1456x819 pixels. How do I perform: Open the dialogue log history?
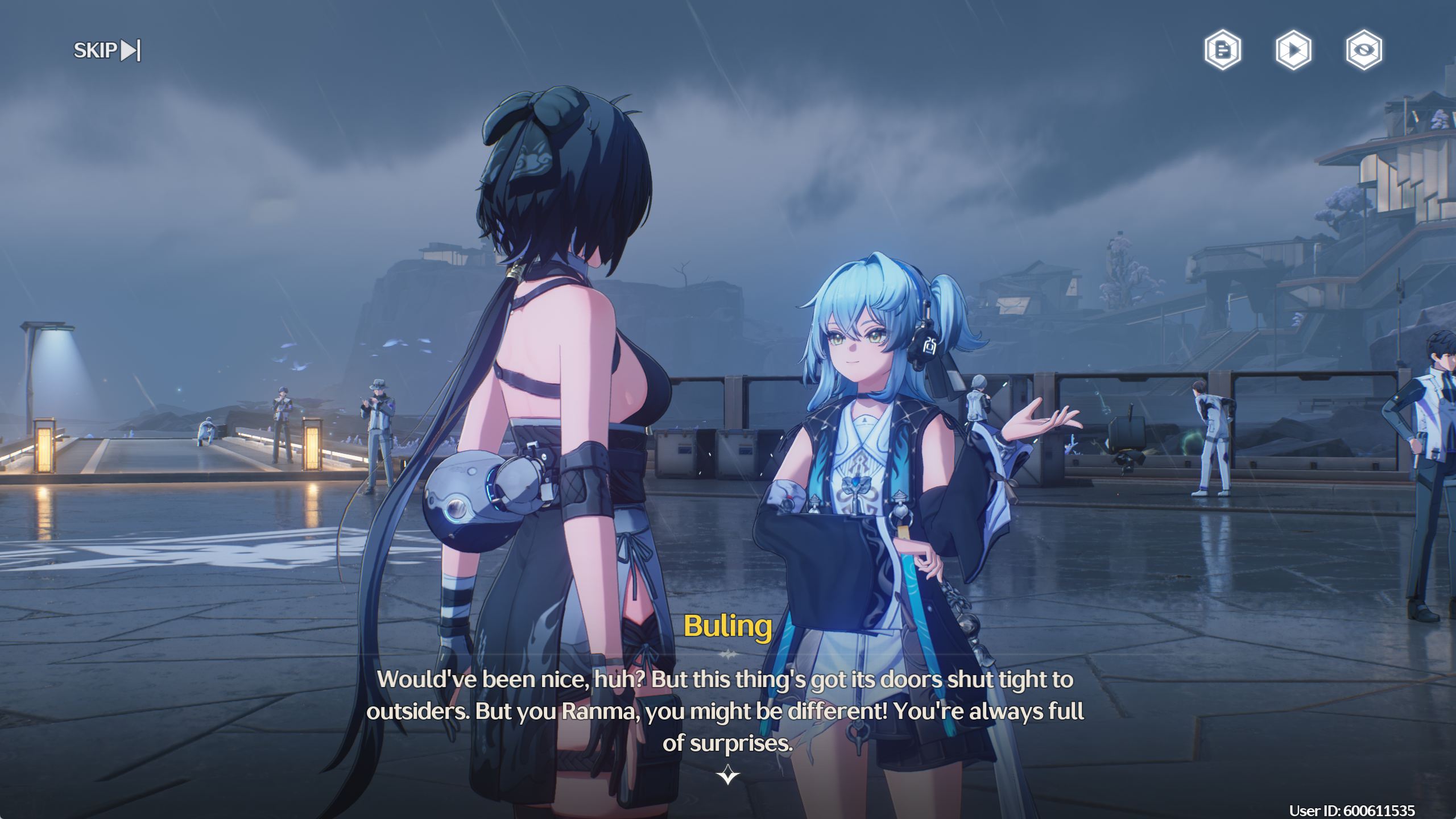(x=1223, y=50)
